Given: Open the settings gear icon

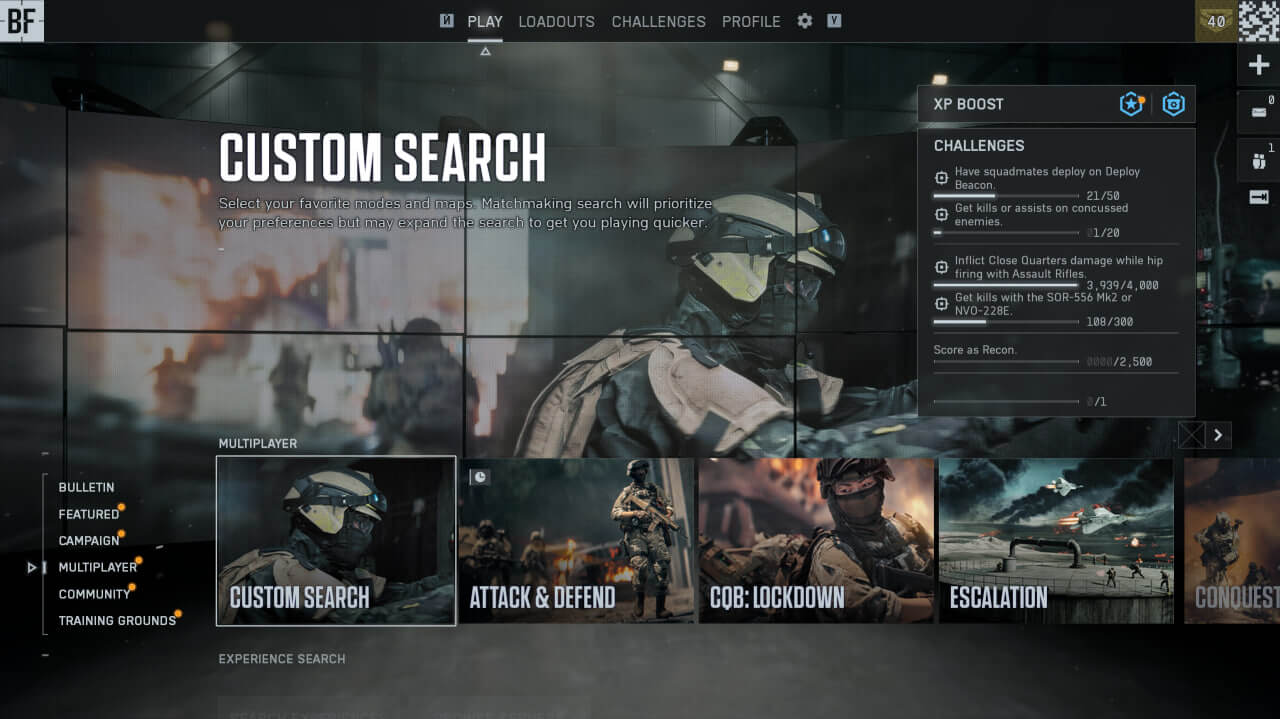Looking at the screenshot, I should pos(805,21).
